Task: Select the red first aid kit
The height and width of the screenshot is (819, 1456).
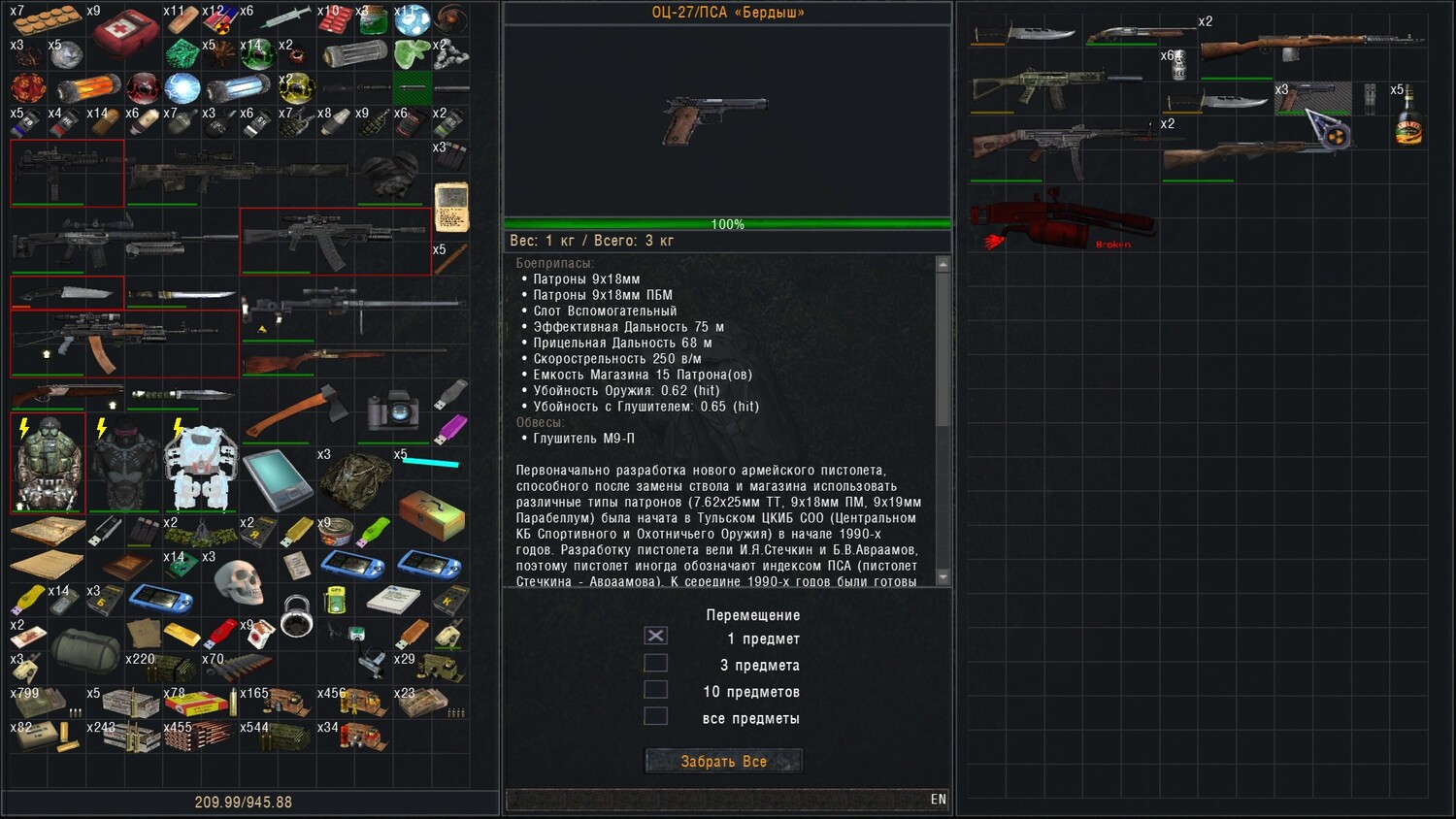Action: (x=126, y=33)
